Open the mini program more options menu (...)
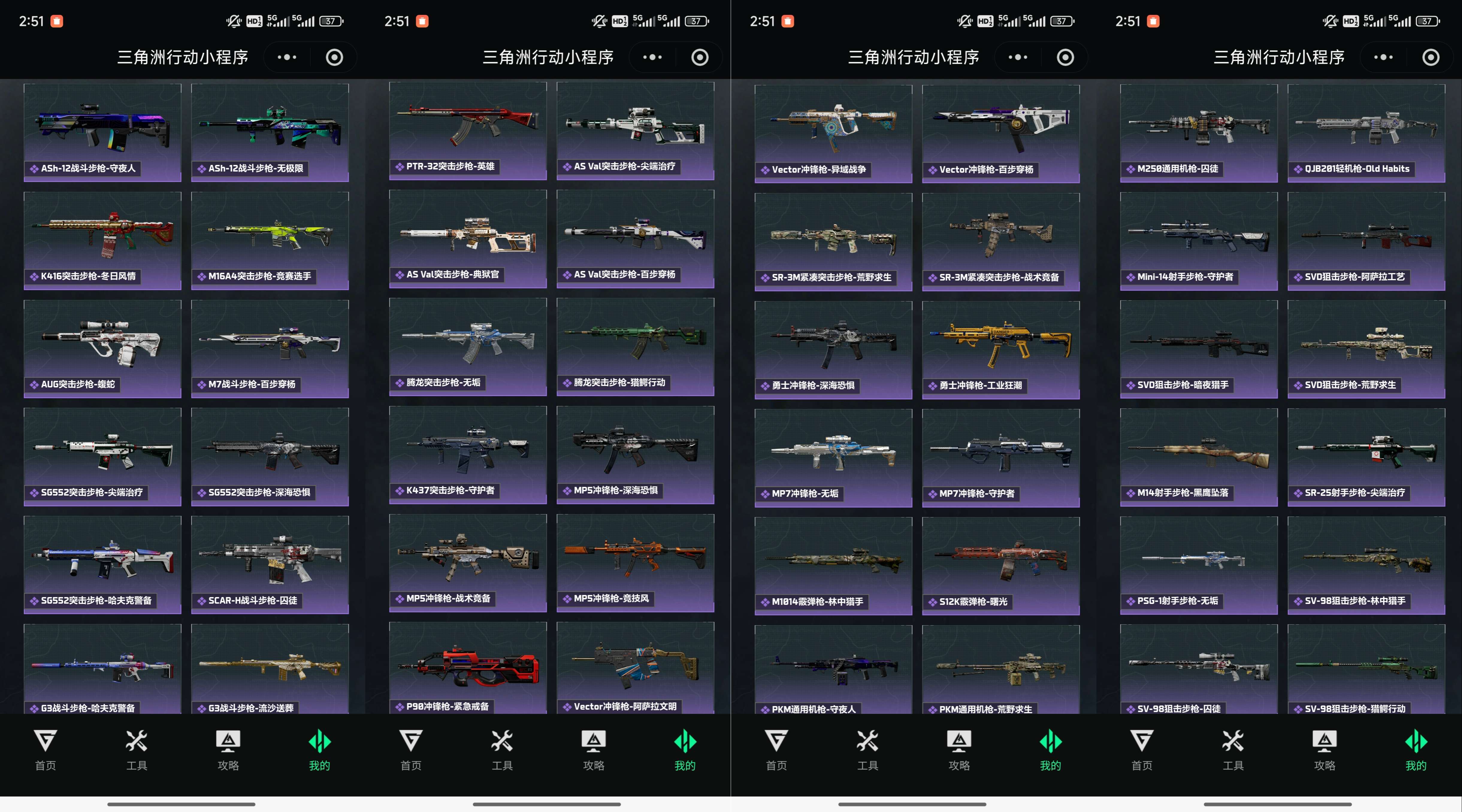This screenshot has width=1462, height=812. point(287,57)
